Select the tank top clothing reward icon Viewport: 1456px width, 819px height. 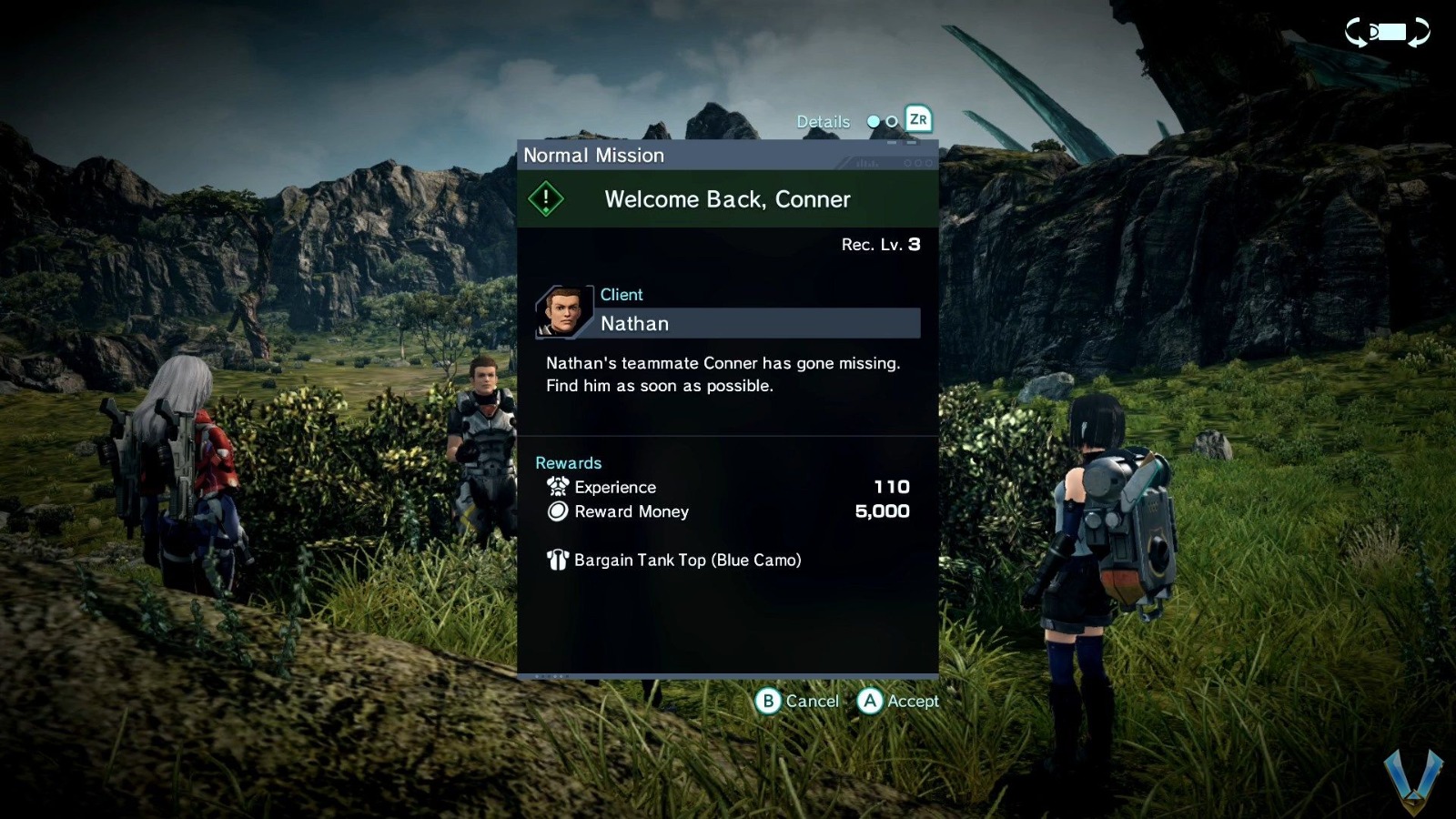click(556, 560)
